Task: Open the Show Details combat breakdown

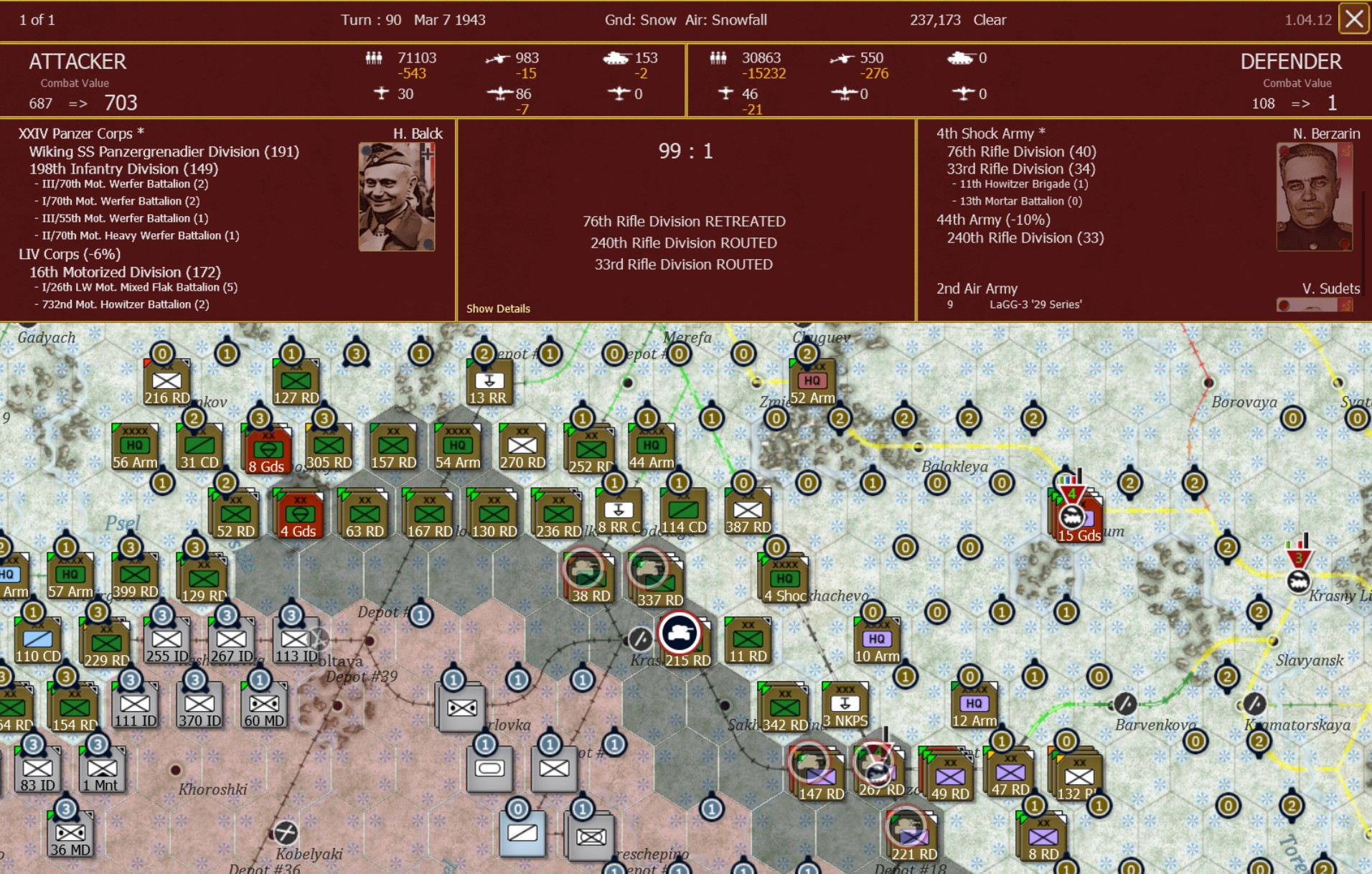Action: [498, 309]
